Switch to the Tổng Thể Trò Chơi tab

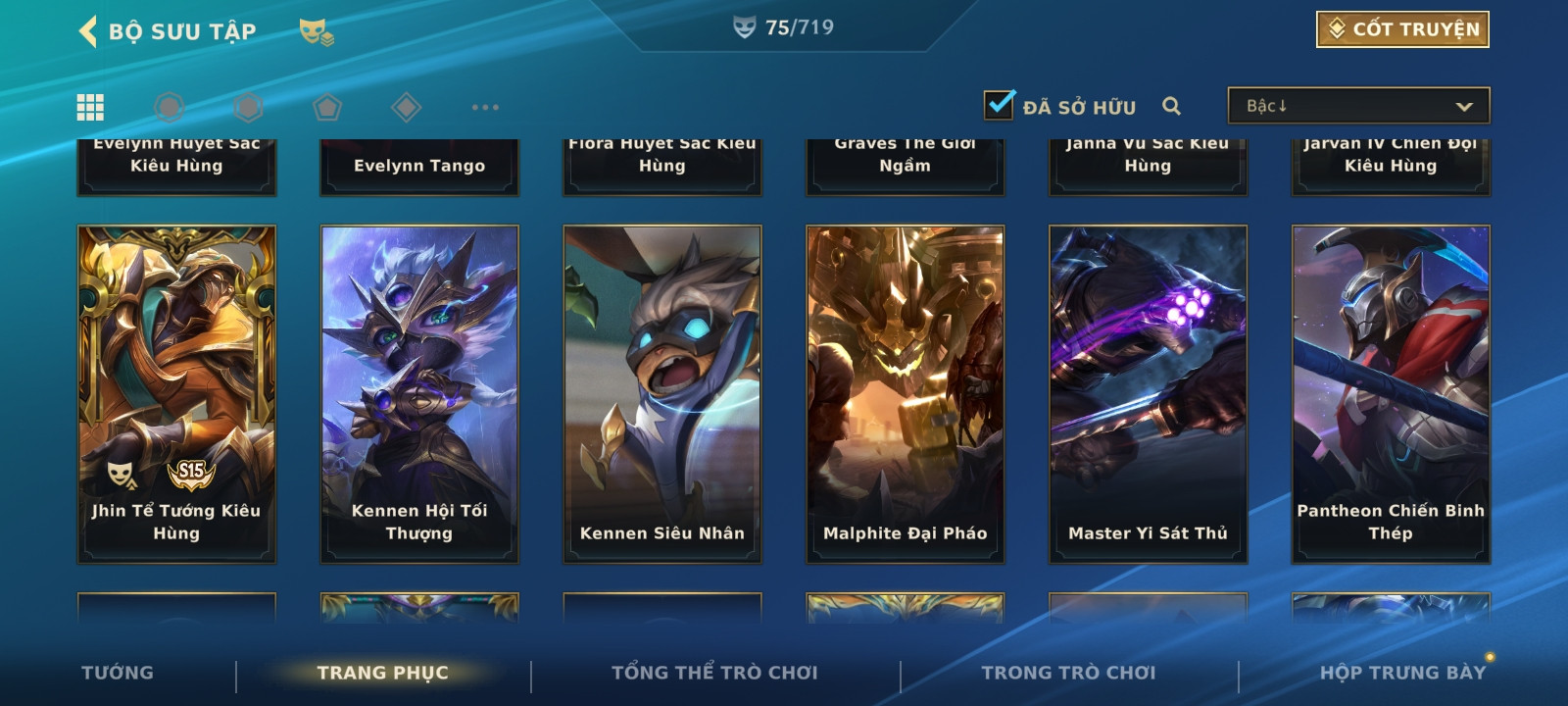coord(714,673)
